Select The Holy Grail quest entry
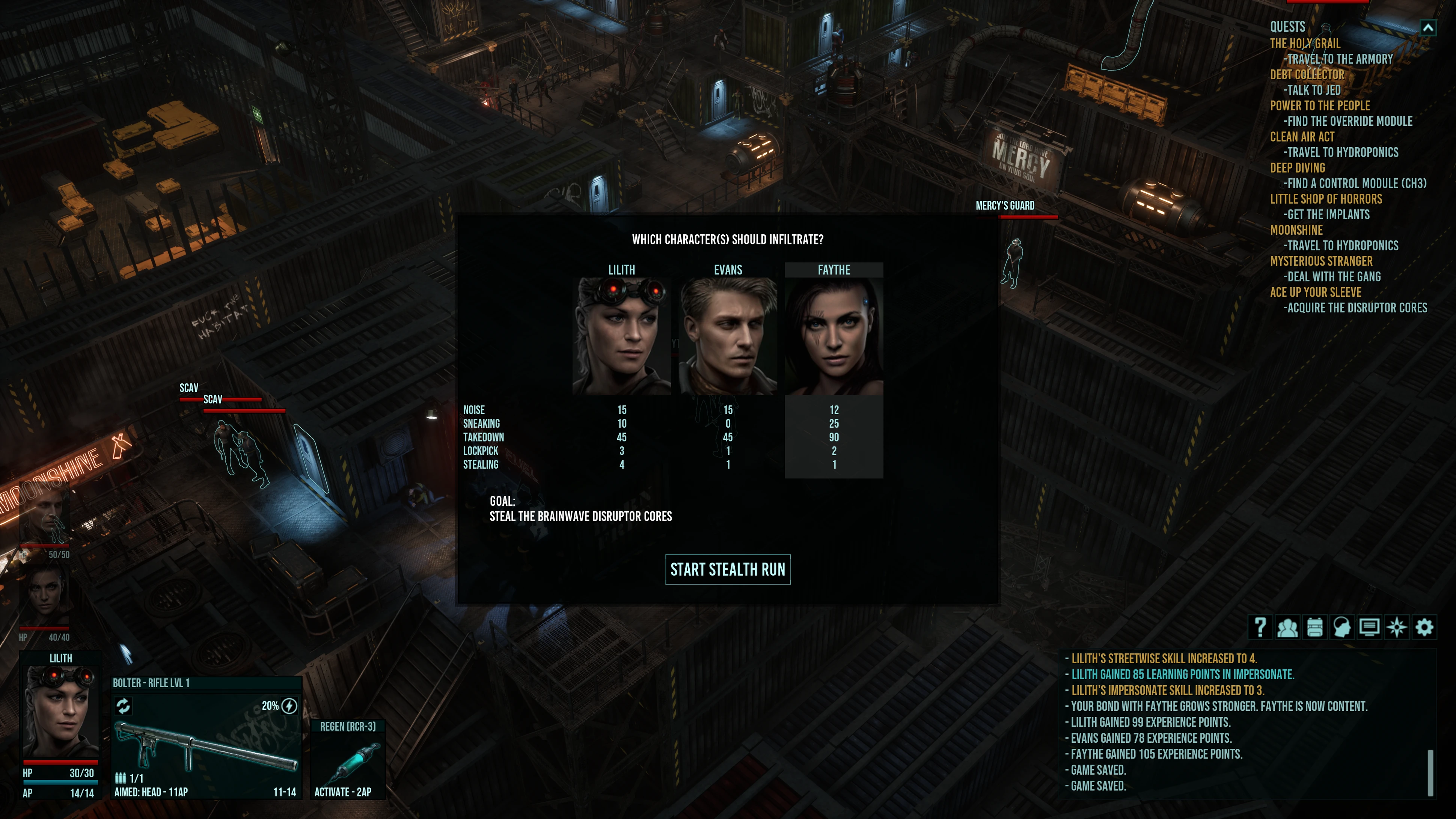1456x819 pixels. [x=1305, y=44]
